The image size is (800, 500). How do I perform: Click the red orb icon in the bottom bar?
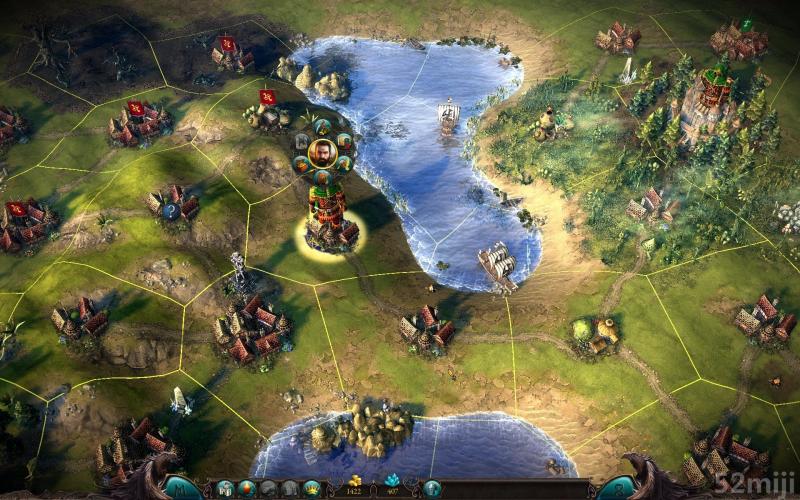pos(245,488)
